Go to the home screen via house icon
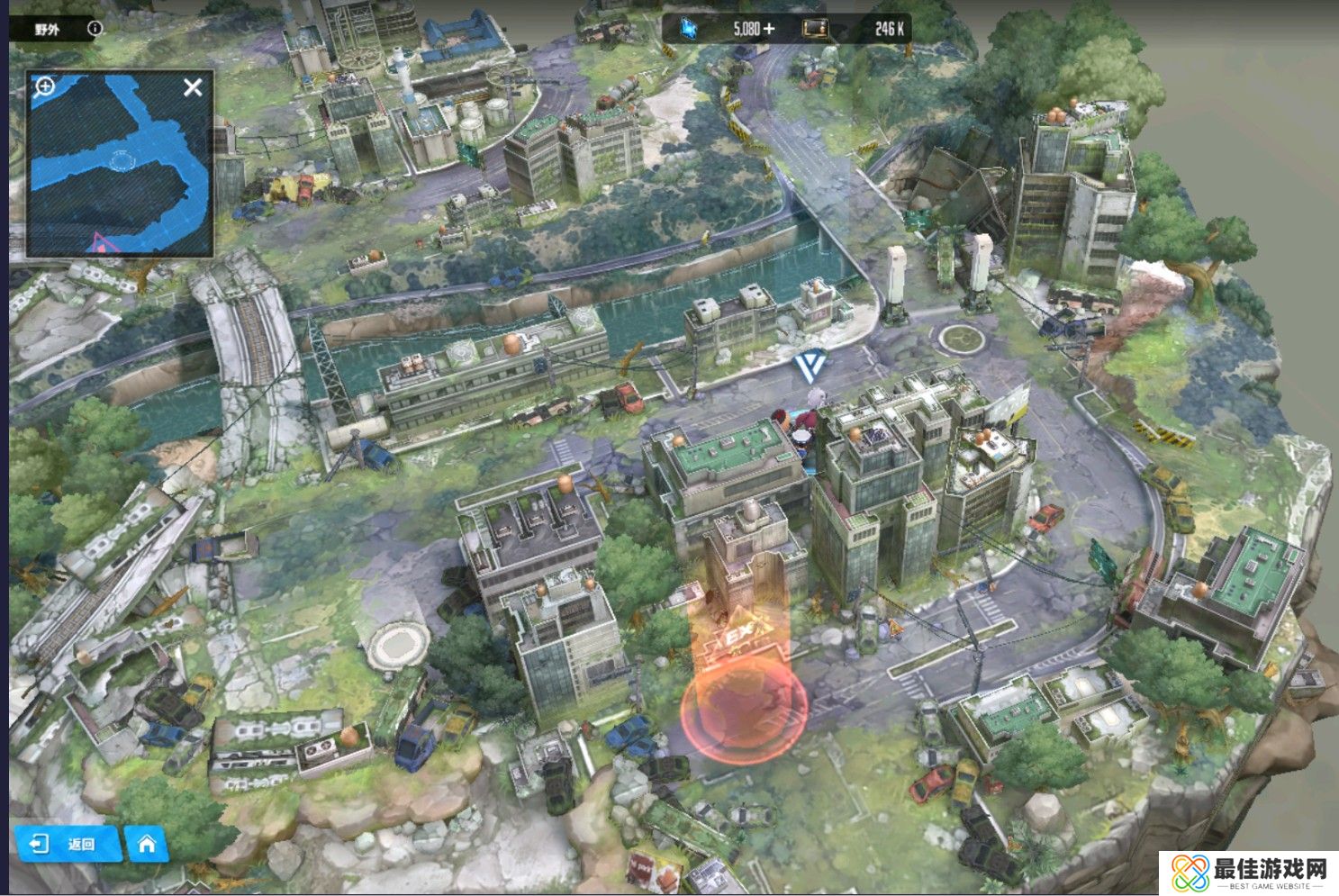 tap(146, 844)
